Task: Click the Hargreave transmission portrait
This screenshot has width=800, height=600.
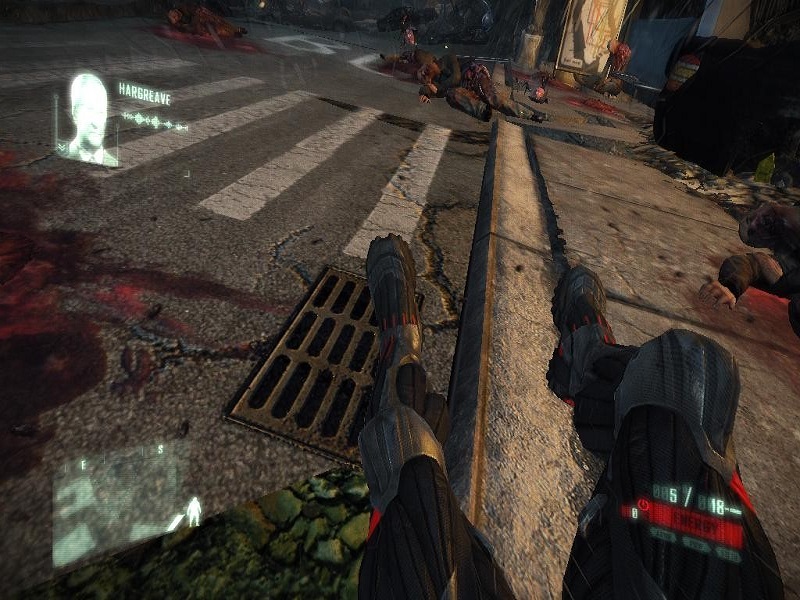Action: pyautogui.click(x=90, y=118)
